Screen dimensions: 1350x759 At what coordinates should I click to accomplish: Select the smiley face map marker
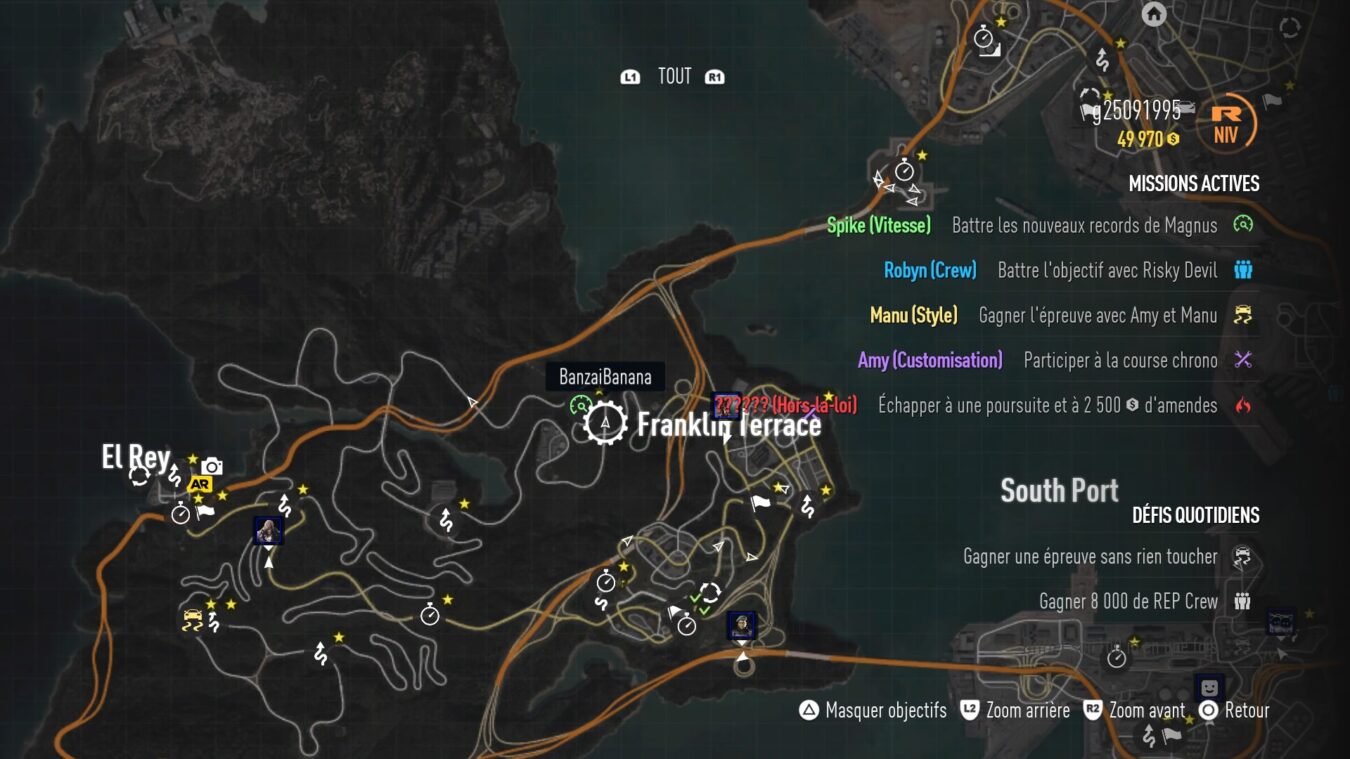[1209, 688]
